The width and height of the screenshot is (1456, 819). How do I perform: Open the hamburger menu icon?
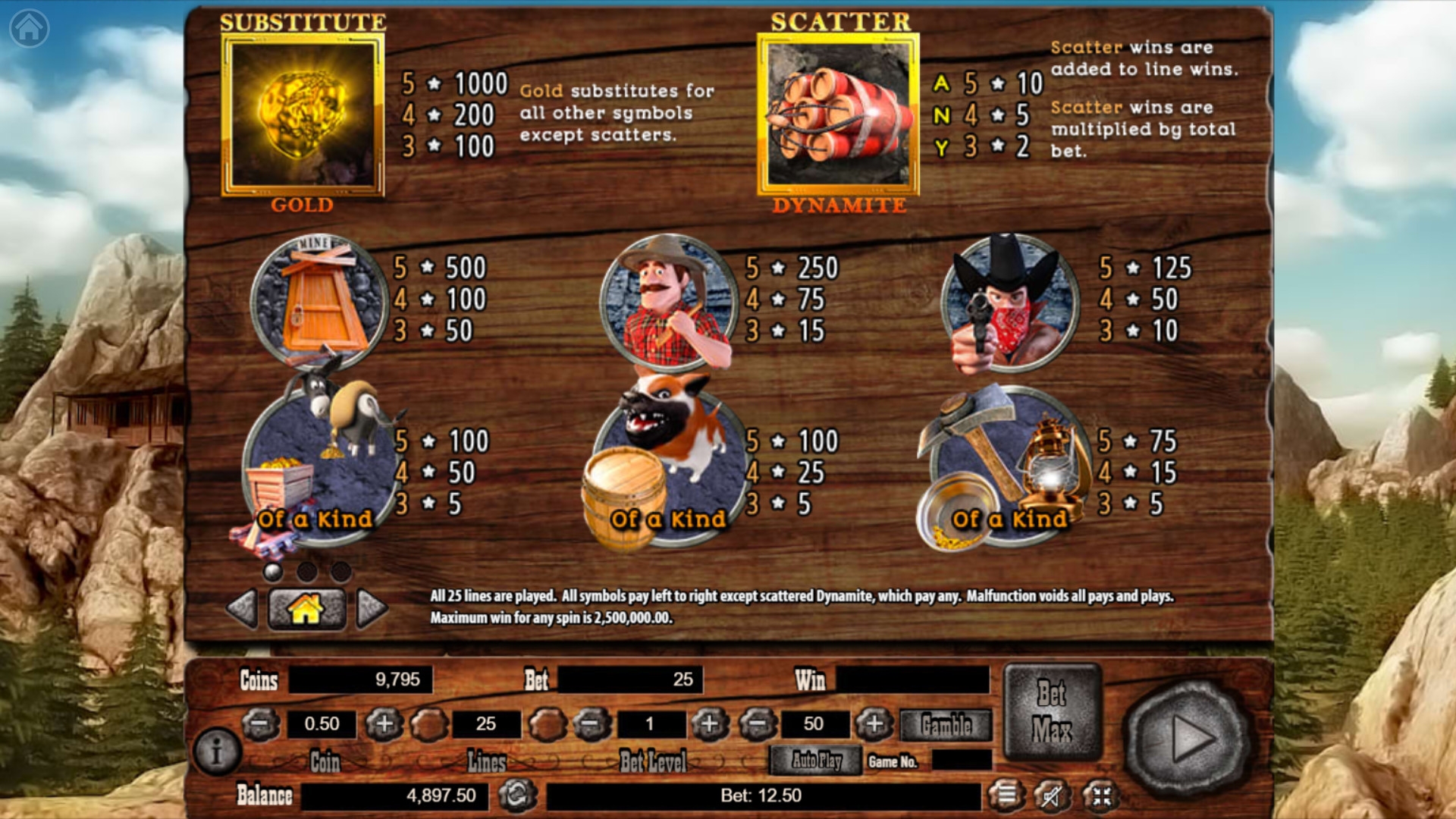1006,795
